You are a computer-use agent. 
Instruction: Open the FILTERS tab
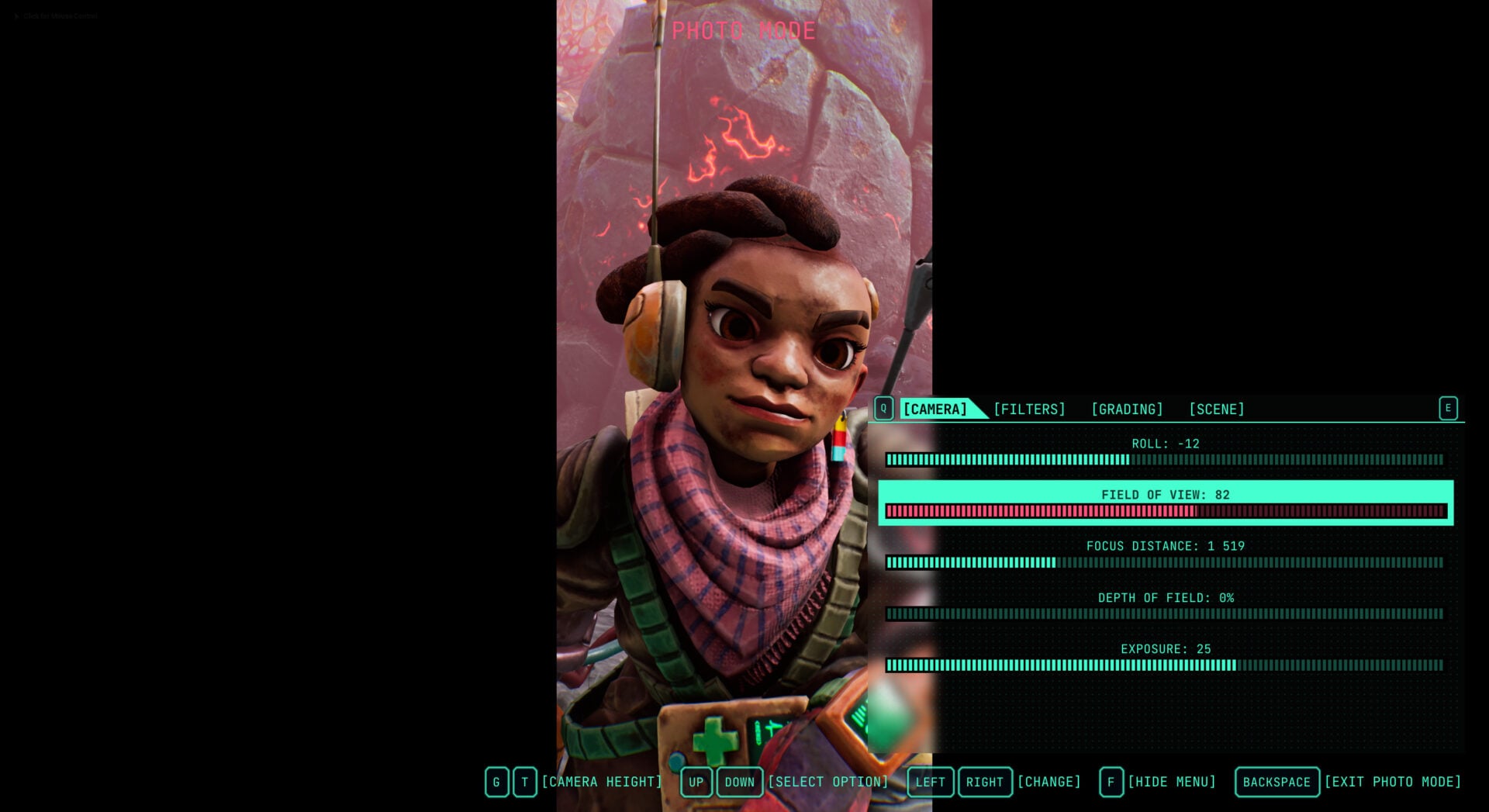pos(1029,409)
